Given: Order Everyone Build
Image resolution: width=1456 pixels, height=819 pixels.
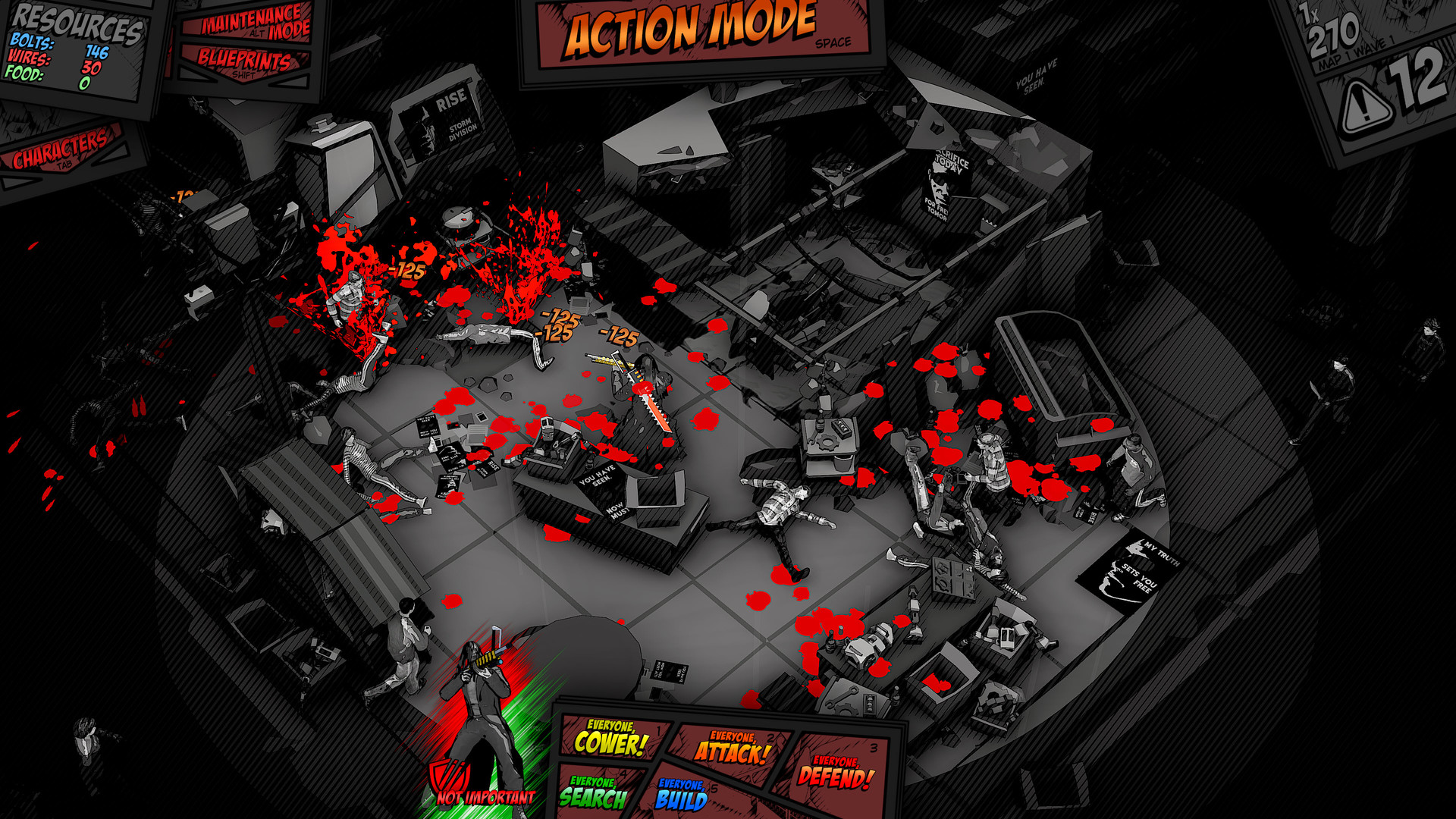Looking at the screenshot, I should (x=681, y=795).
